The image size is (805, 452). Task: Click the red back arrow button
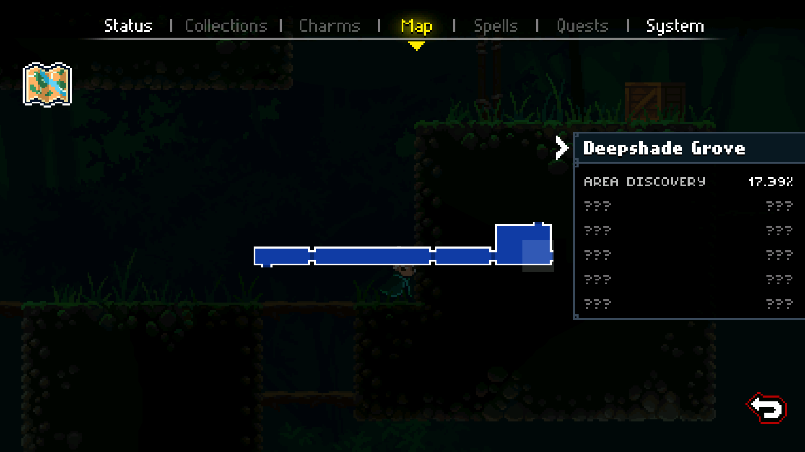click(767, 407)
